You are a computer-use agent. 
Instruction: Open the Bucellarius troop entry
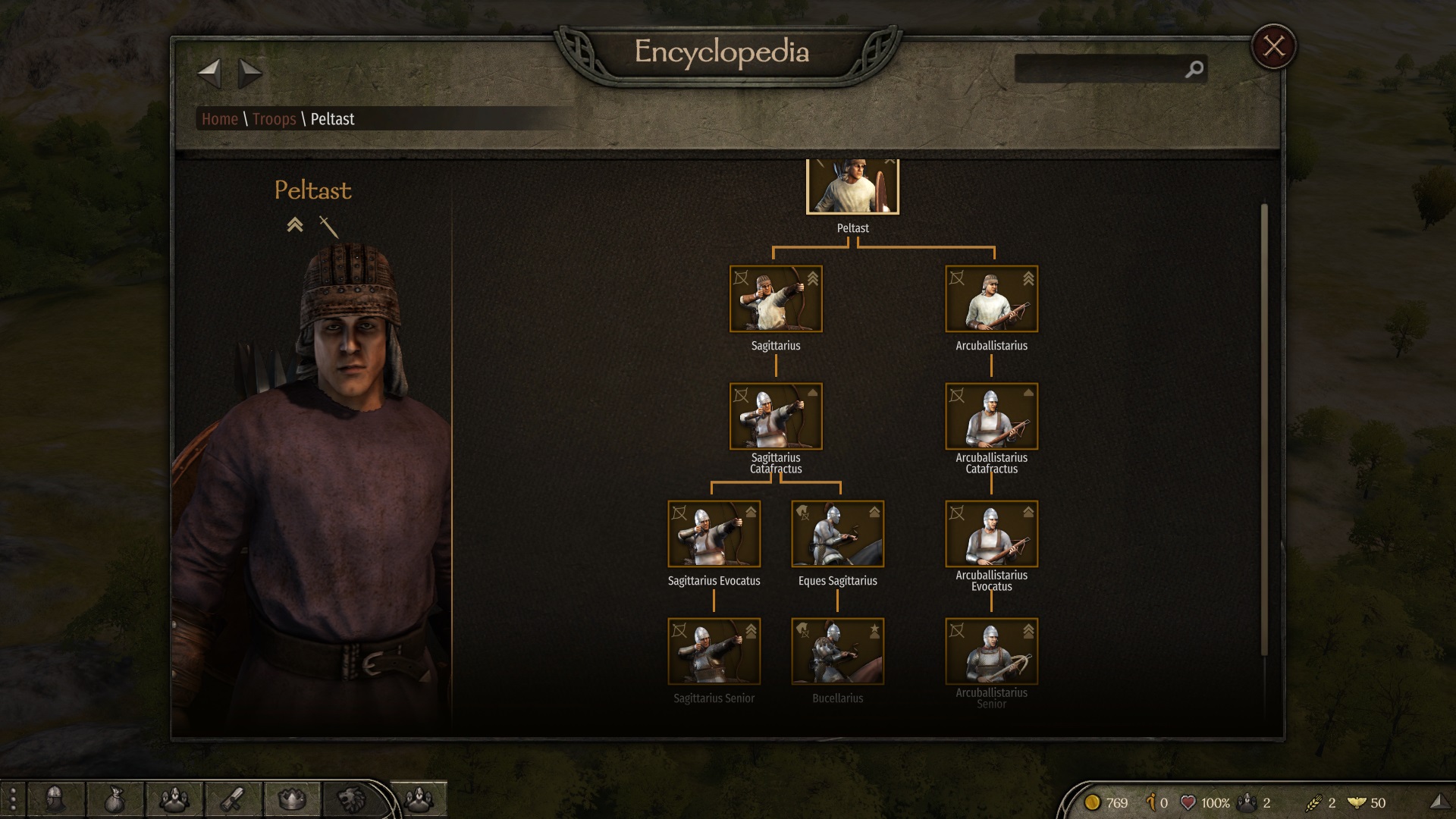(837, 651)
